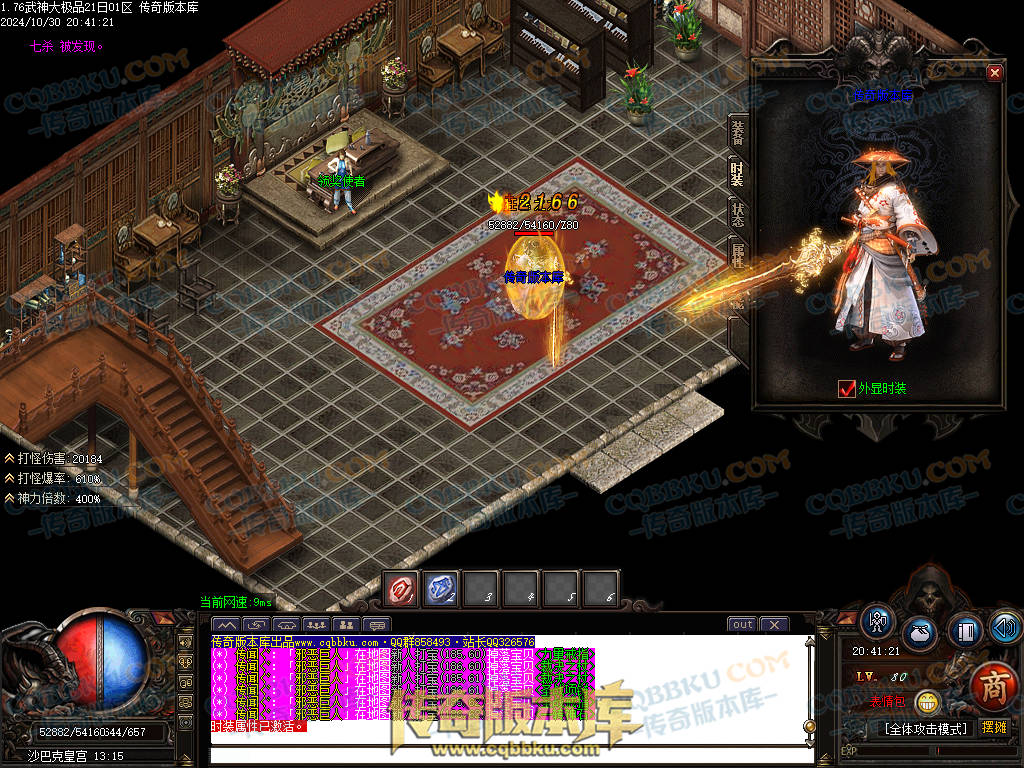Open the character sheet icon

(x=878, y=621)
